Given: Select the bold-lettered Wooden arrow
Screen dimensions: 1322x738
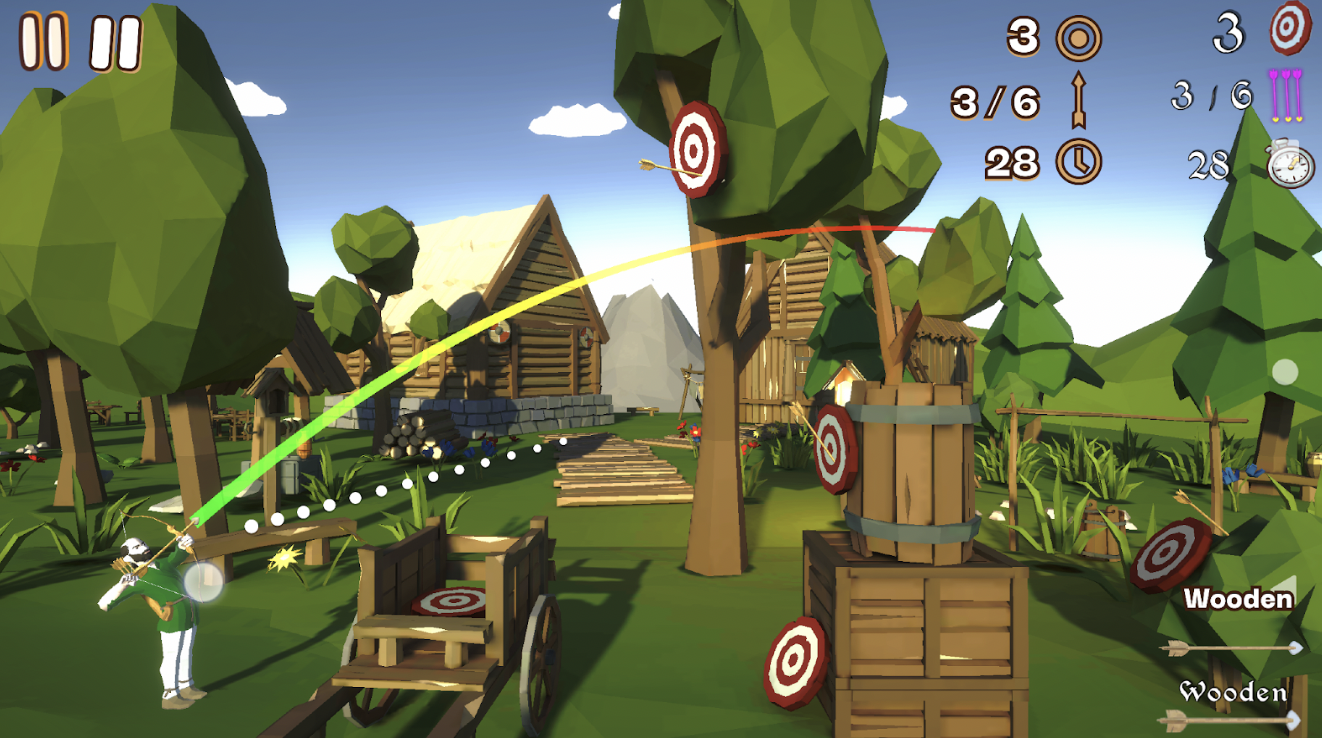Looking at the screenshot, I should [x=1236, y=621].
